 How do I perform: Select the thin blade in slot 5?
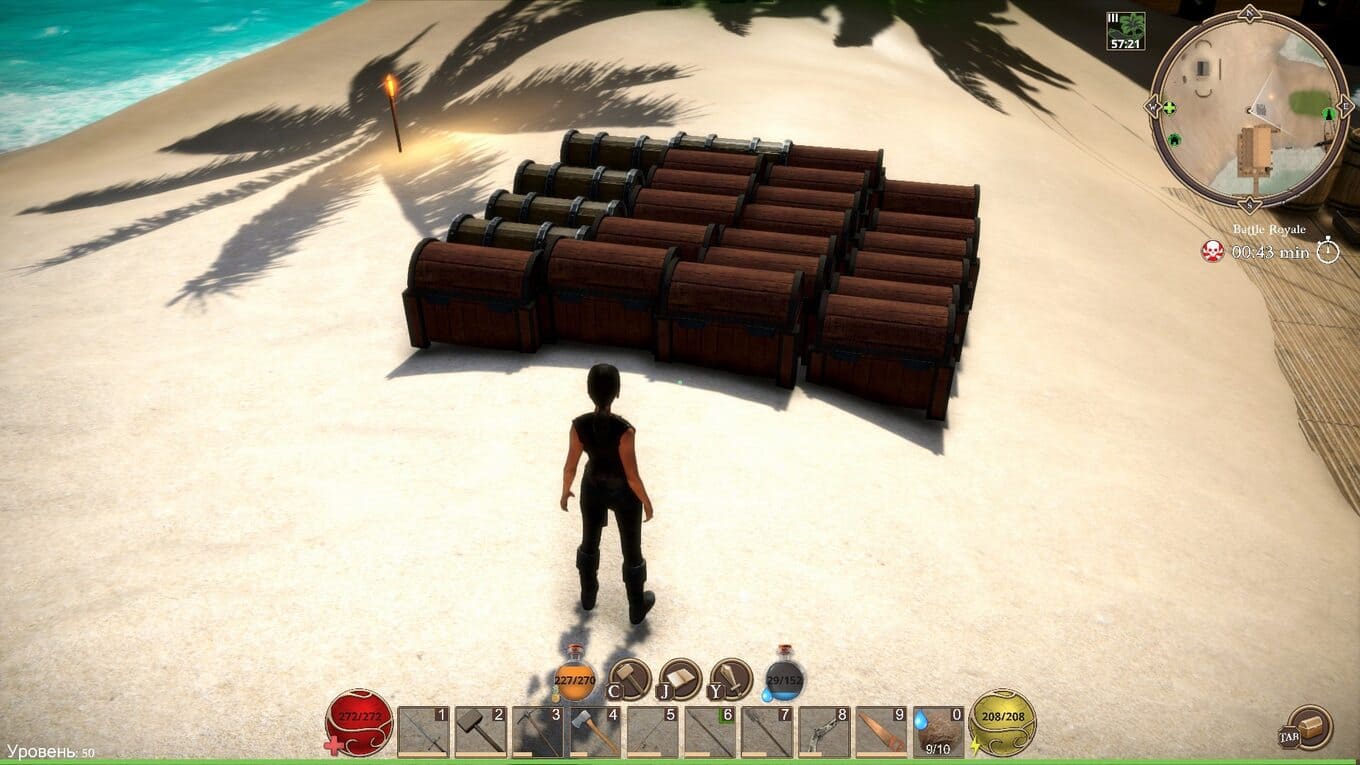click(652, 732)
